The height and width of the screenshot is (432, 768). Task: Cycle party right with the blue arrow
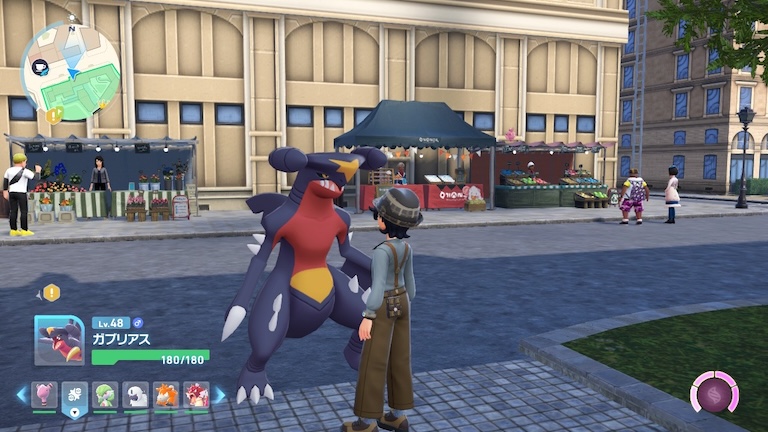tap(220, 395)
